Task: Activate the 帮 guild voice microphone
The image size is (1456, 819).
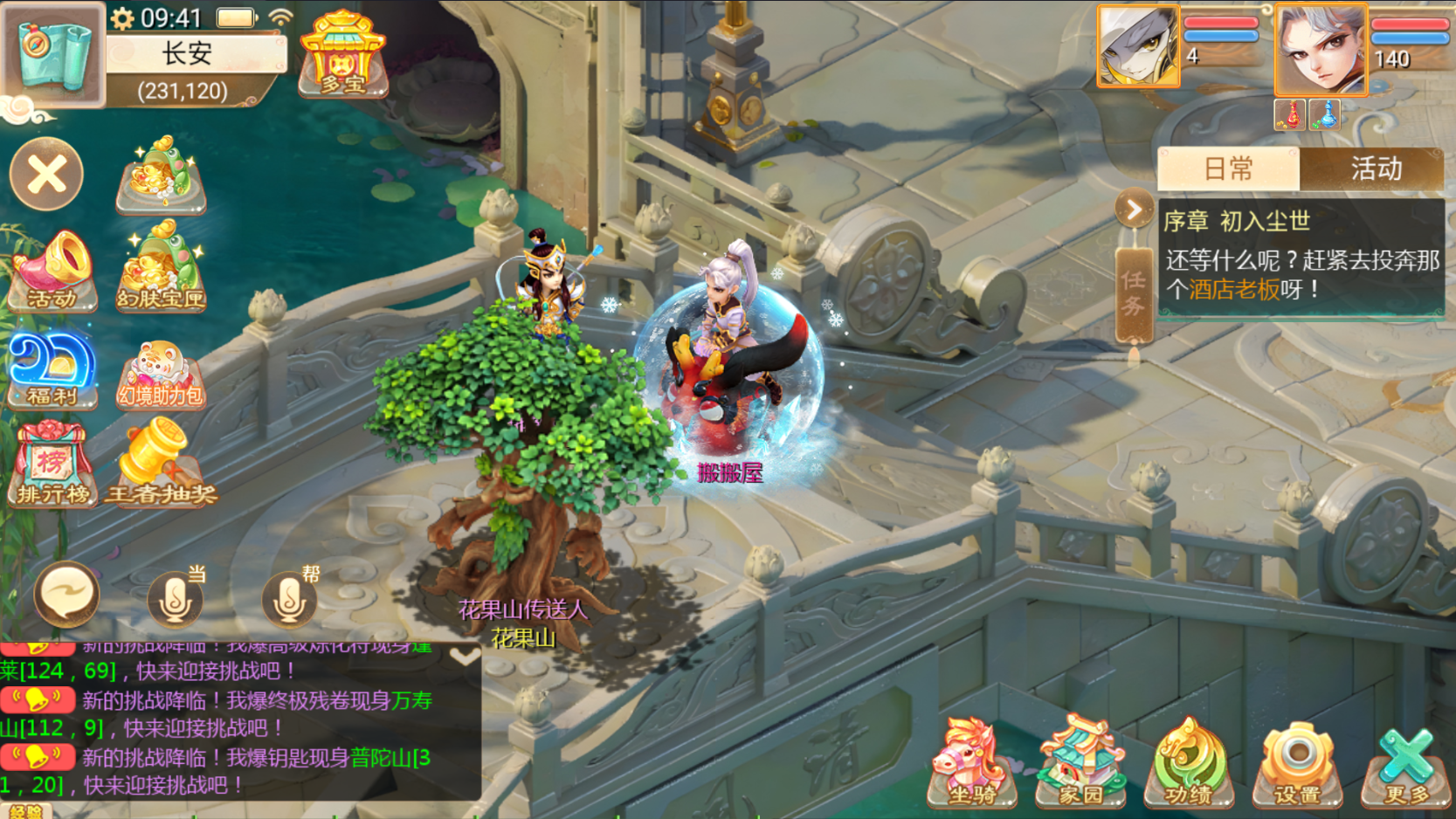Action: 289,599
